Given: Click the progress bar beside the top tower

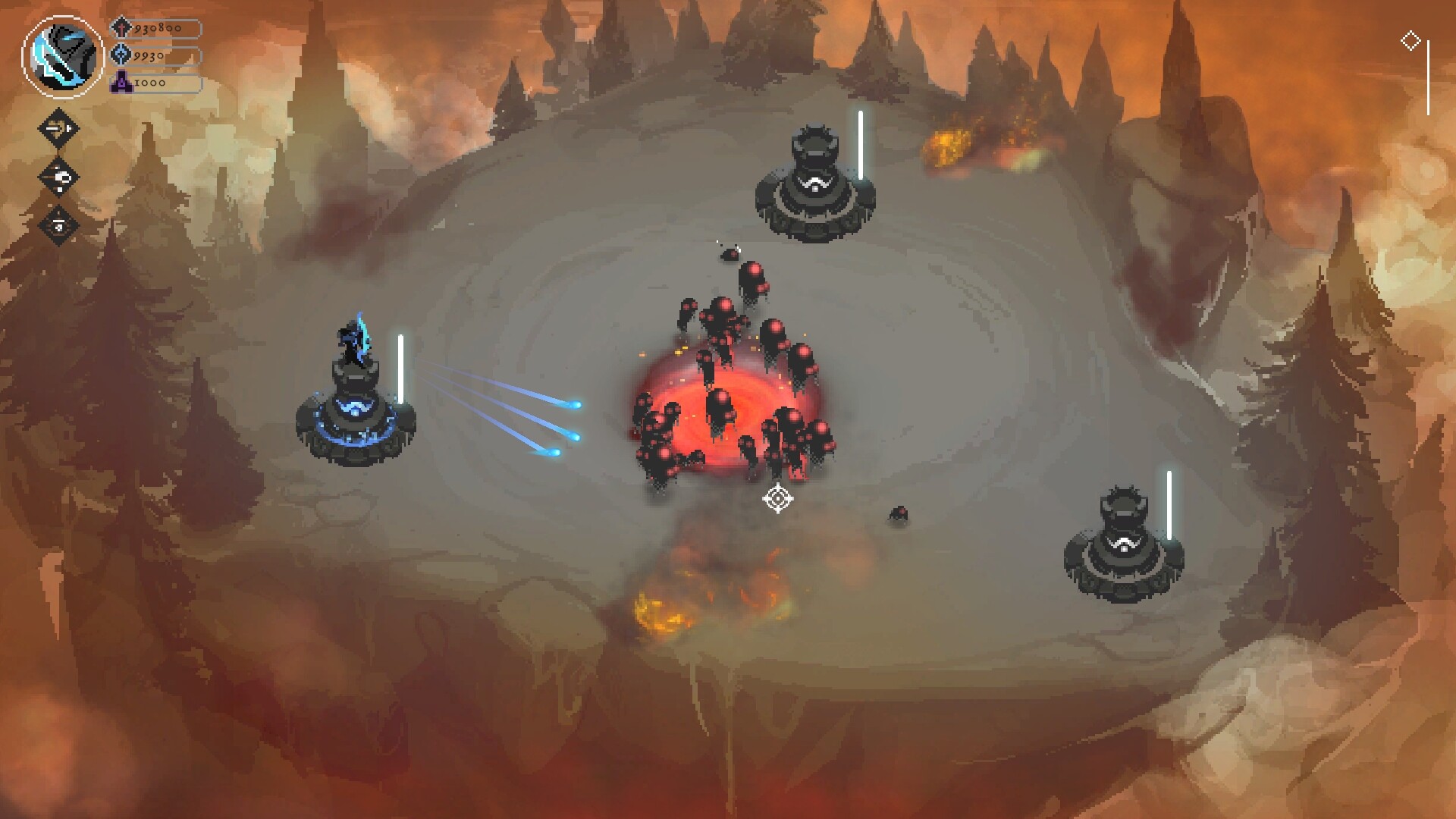Looking at the screenshot, I should click(x=859, y=144).
